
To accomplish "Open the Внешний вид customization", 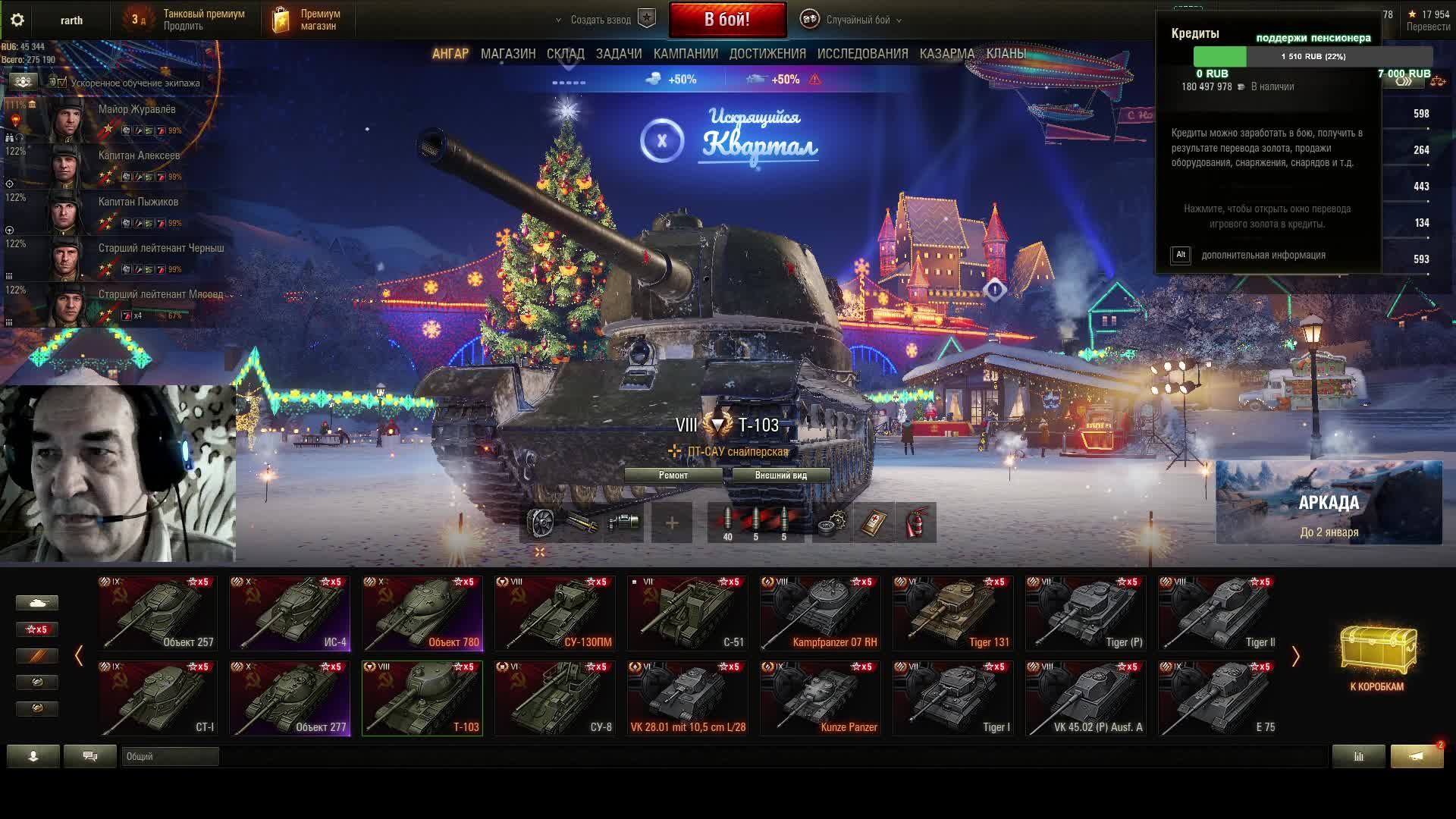I will [x=780, y=475].
